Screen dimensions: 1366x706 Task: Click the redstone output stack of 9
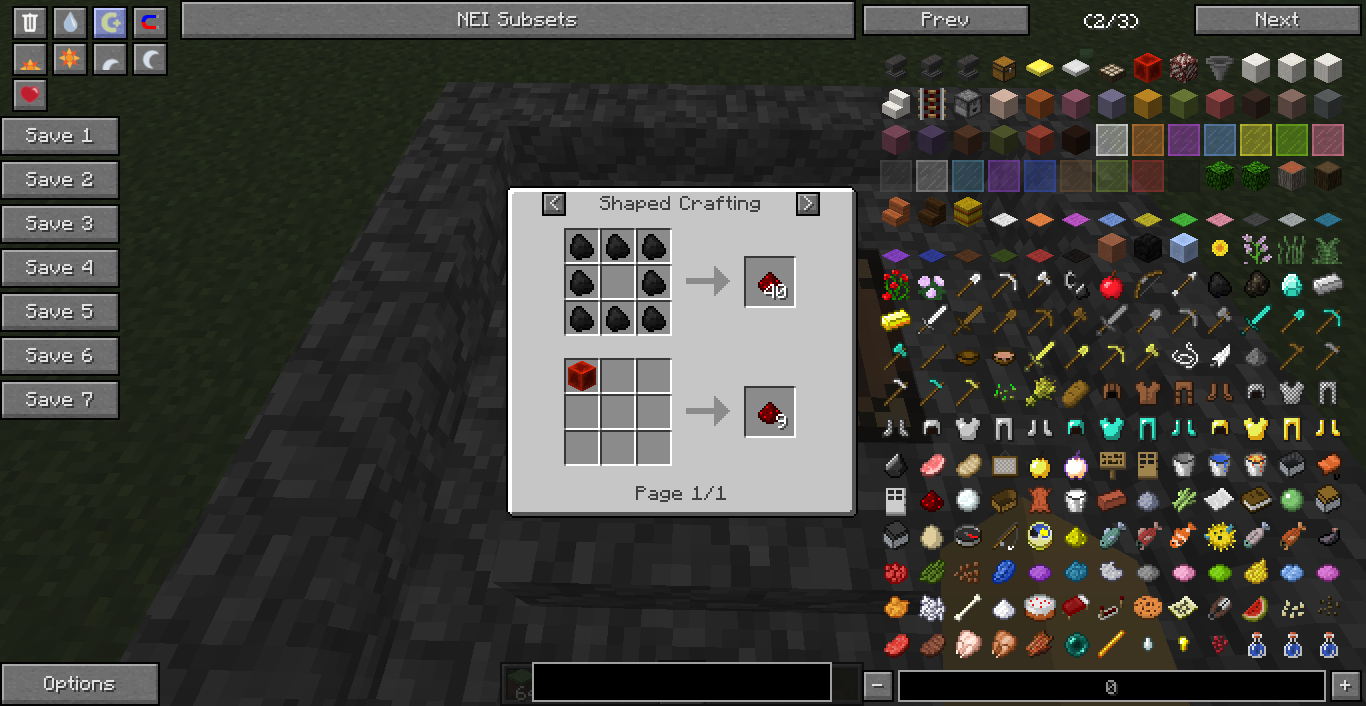[769, 412]
